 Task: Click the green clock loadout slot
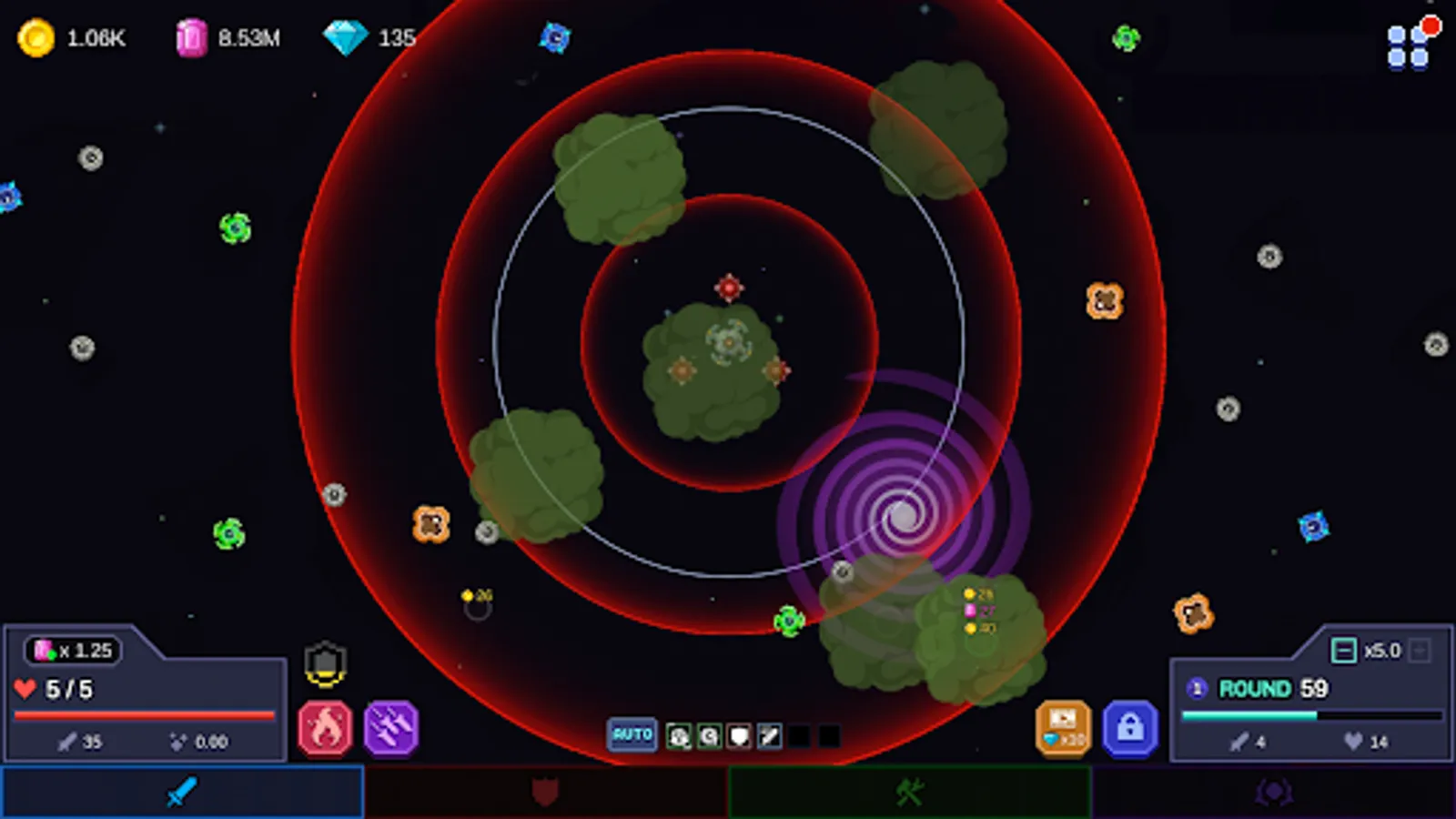click(709, 735)
